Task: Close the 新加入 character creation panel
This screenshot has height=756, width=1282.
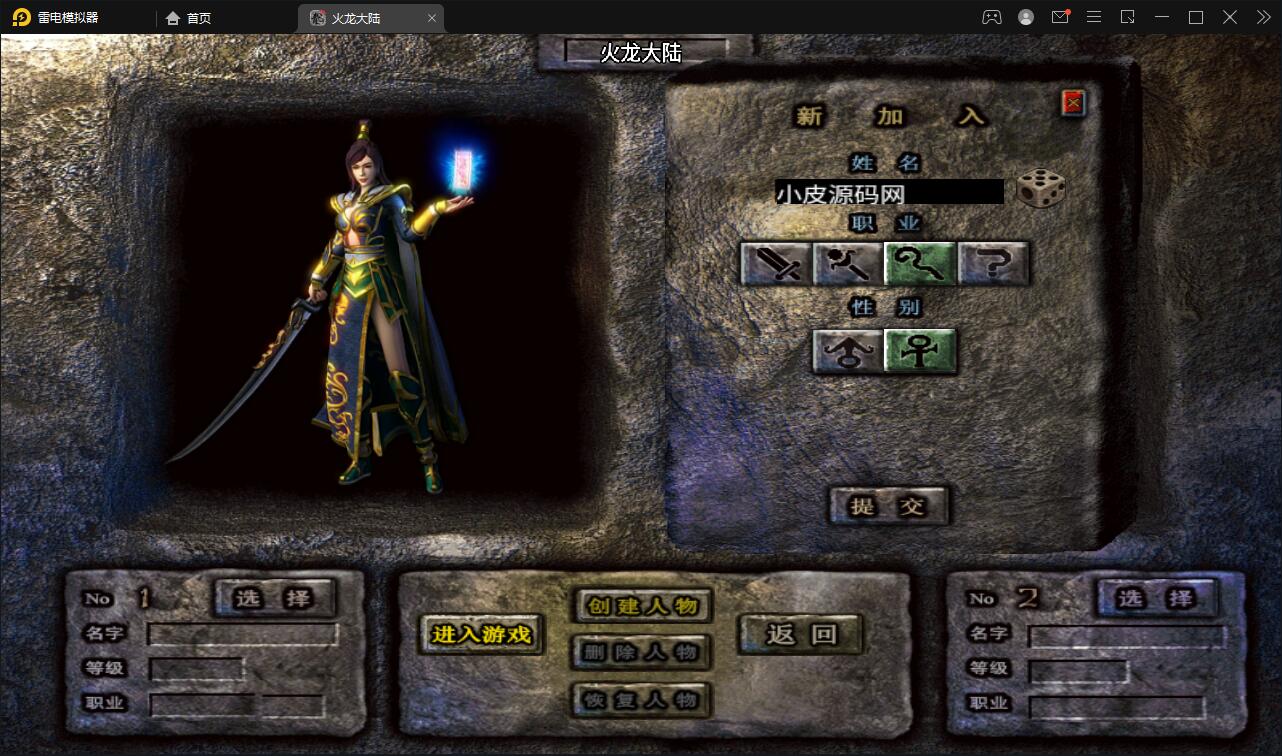Action: pos(1073,102)
